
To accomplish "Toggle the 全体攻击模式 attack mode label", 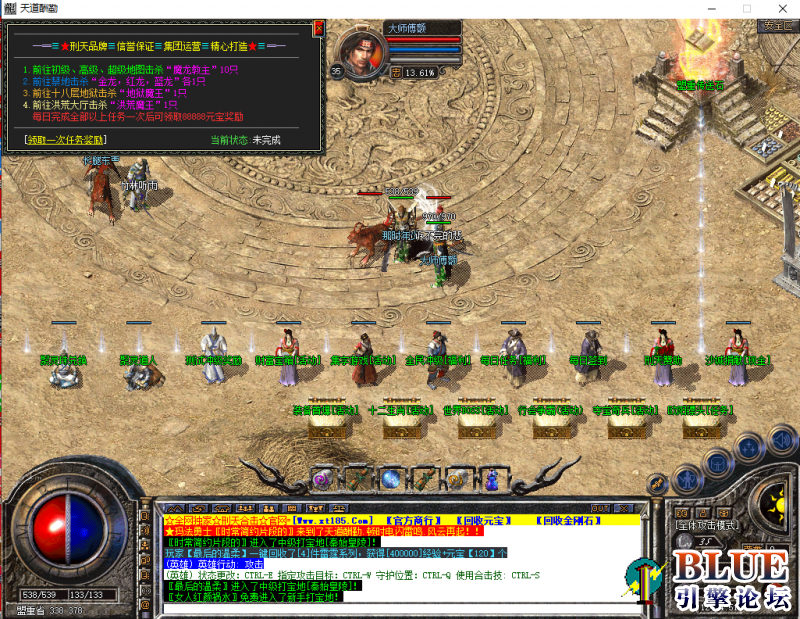I will pyautogui.click(x=706, y=524).
